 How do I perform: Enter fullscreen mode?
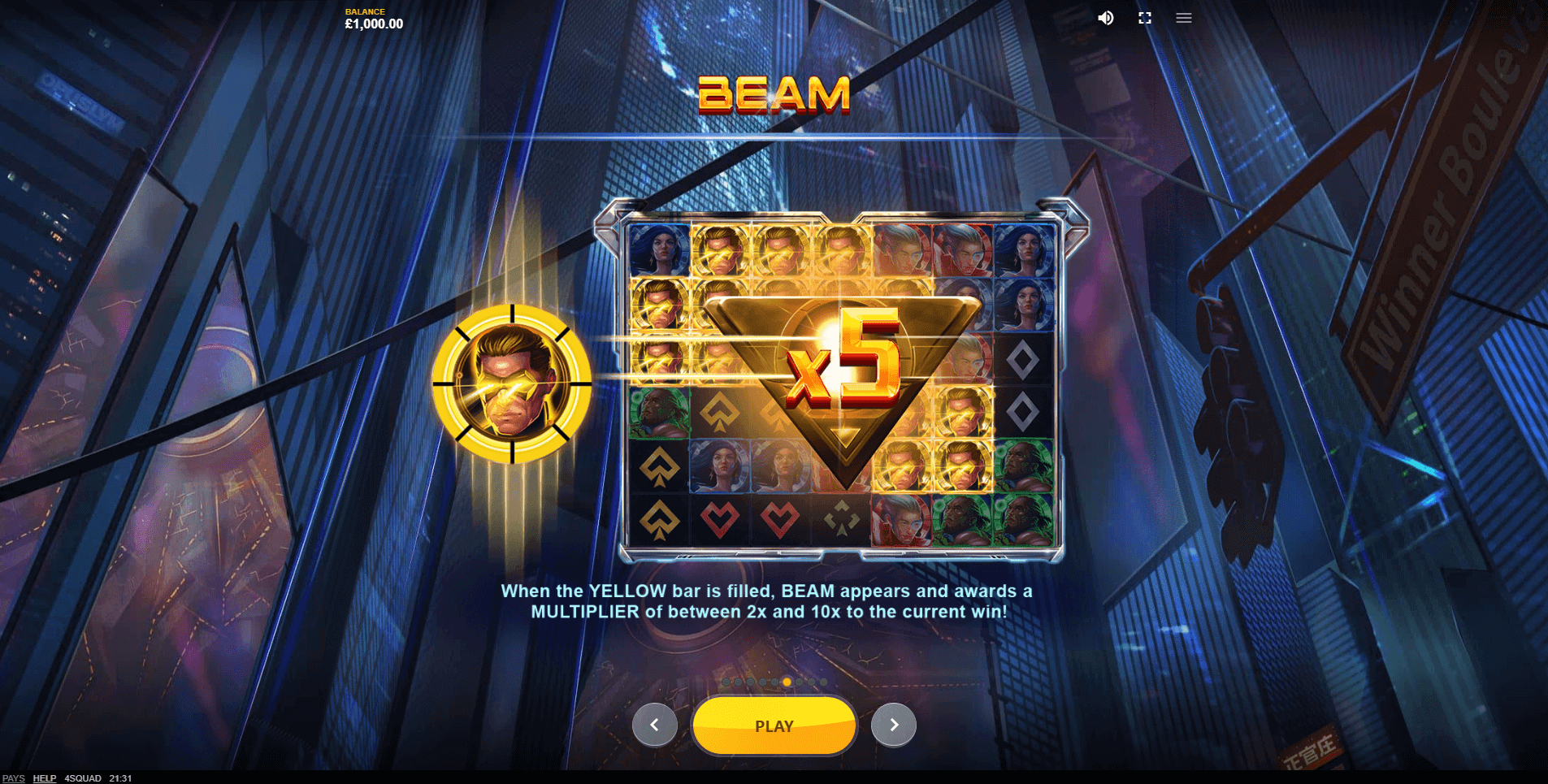[1144, 18]
